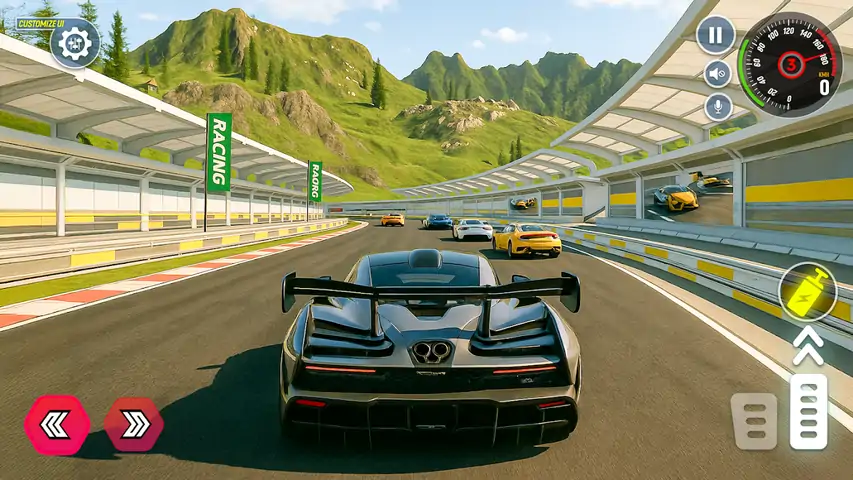This screenshot has height=480, width=853.
Task: Hit the short brake pedal
Action: [x=754, y=421]
